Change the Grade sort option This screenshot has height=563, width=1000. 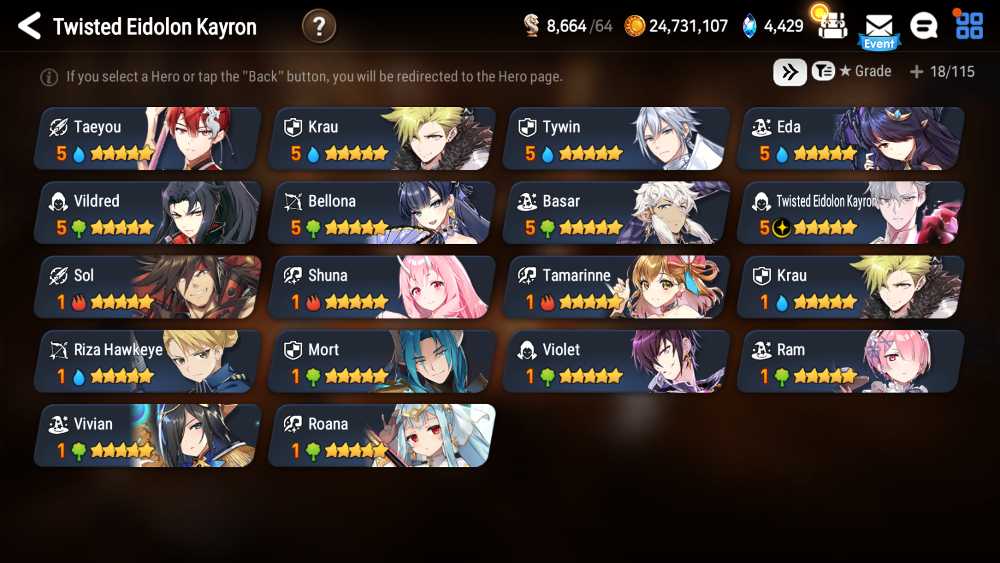pos(852,72)
